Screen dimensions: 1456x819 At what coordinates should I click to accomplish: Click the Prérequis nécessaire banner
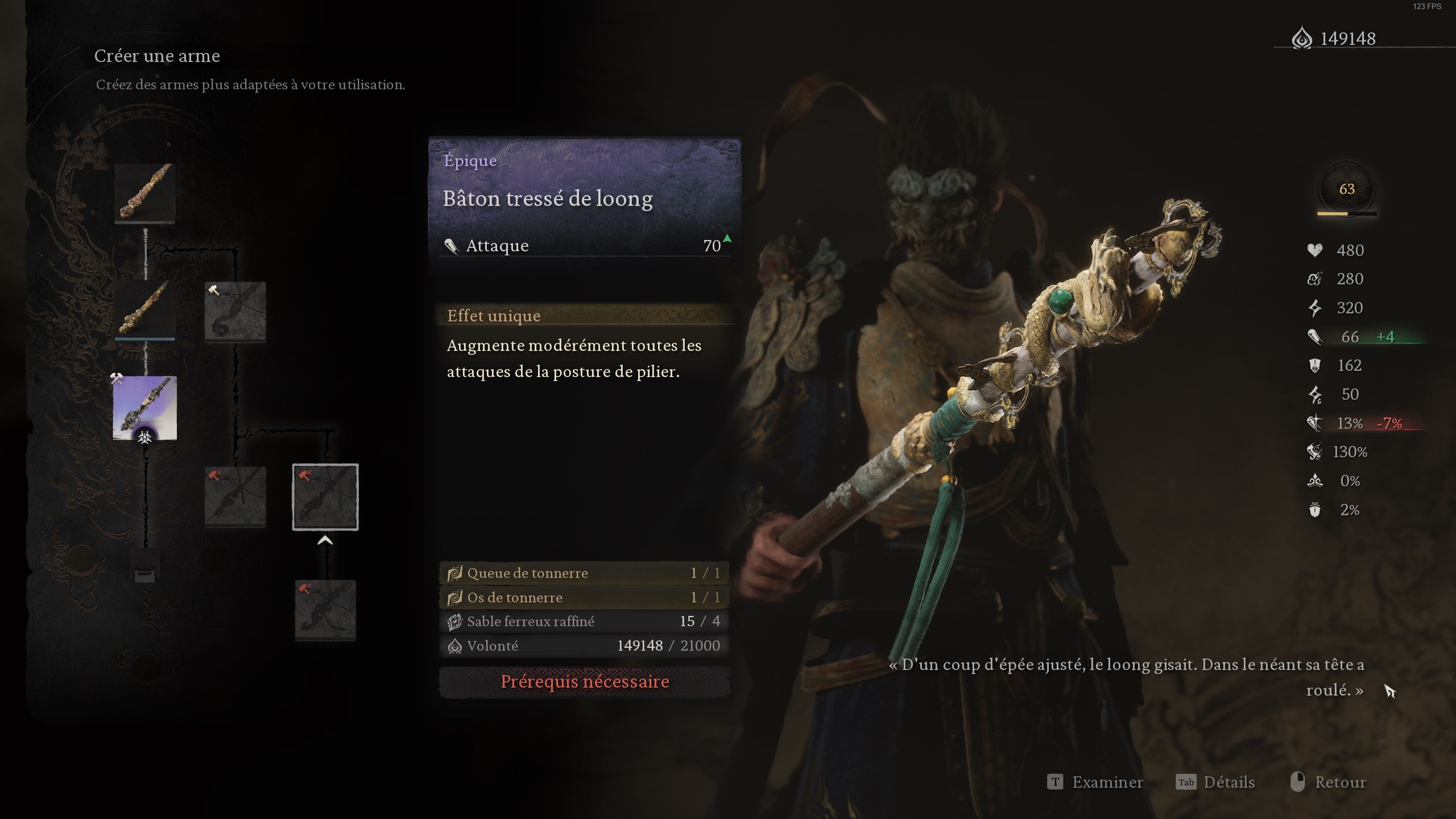585,682
